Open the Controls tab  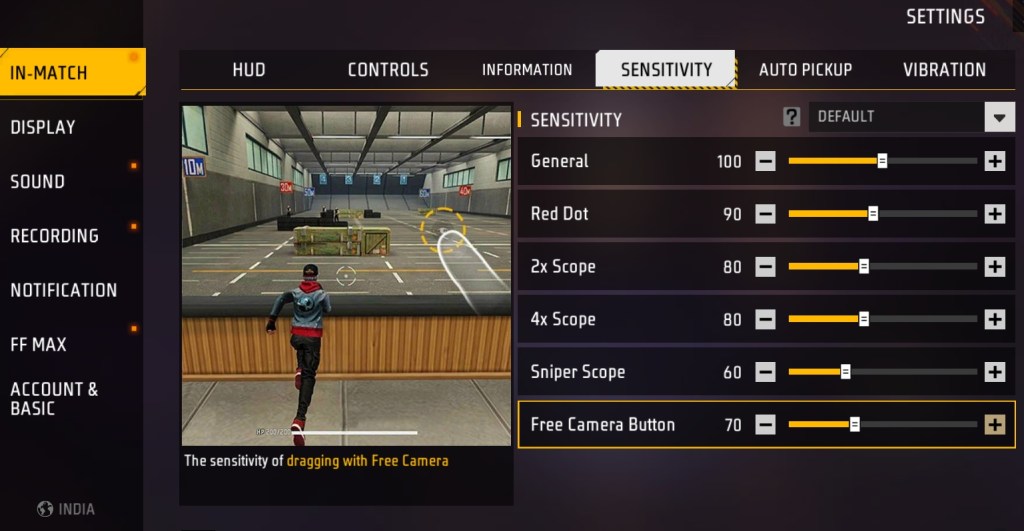pos(388,69)
